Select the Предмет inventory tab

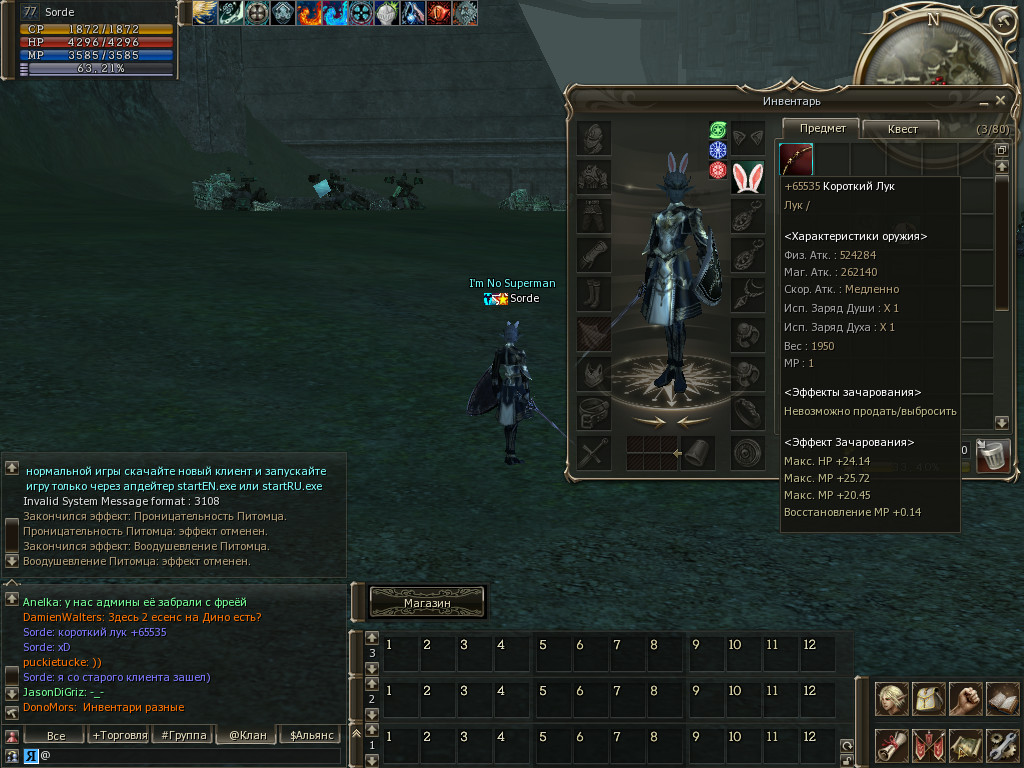point(822,128)
